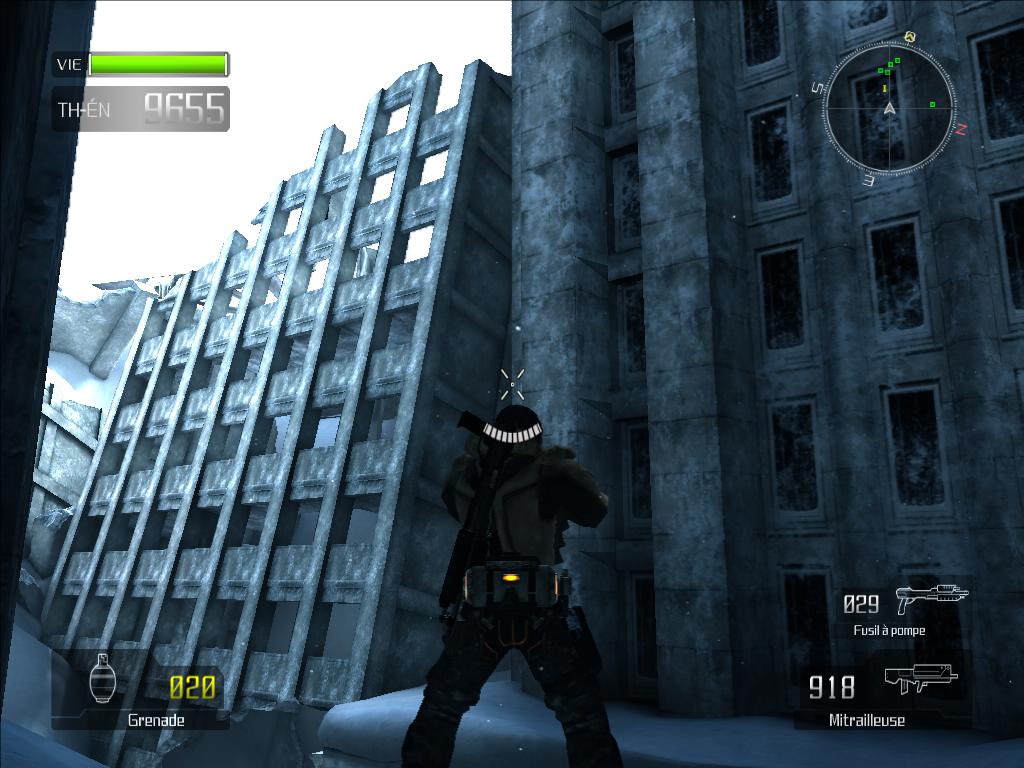Click the circular radar minimap

[888, 108]
